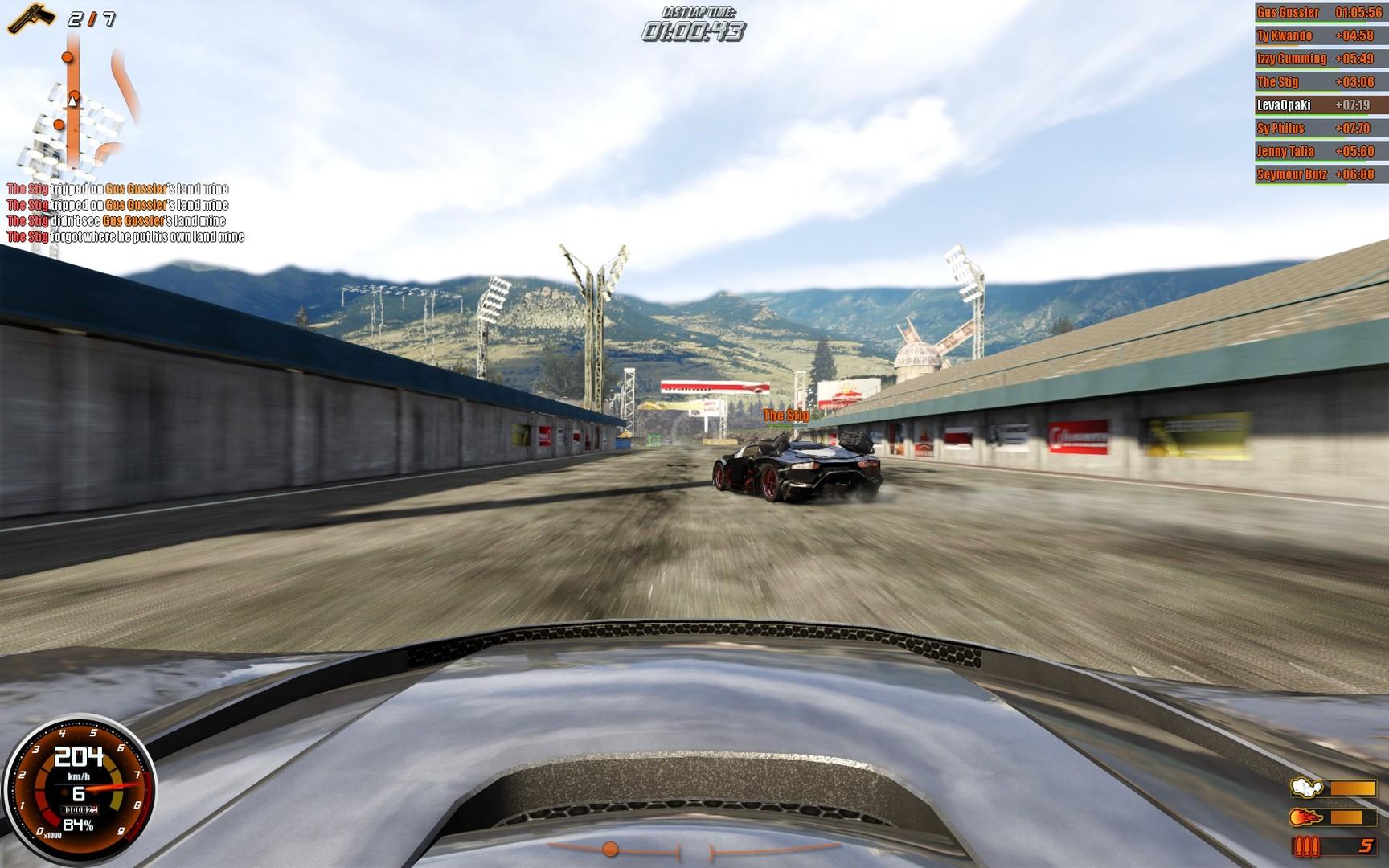Click the fireball boost power-up icon

point(1305,817)
